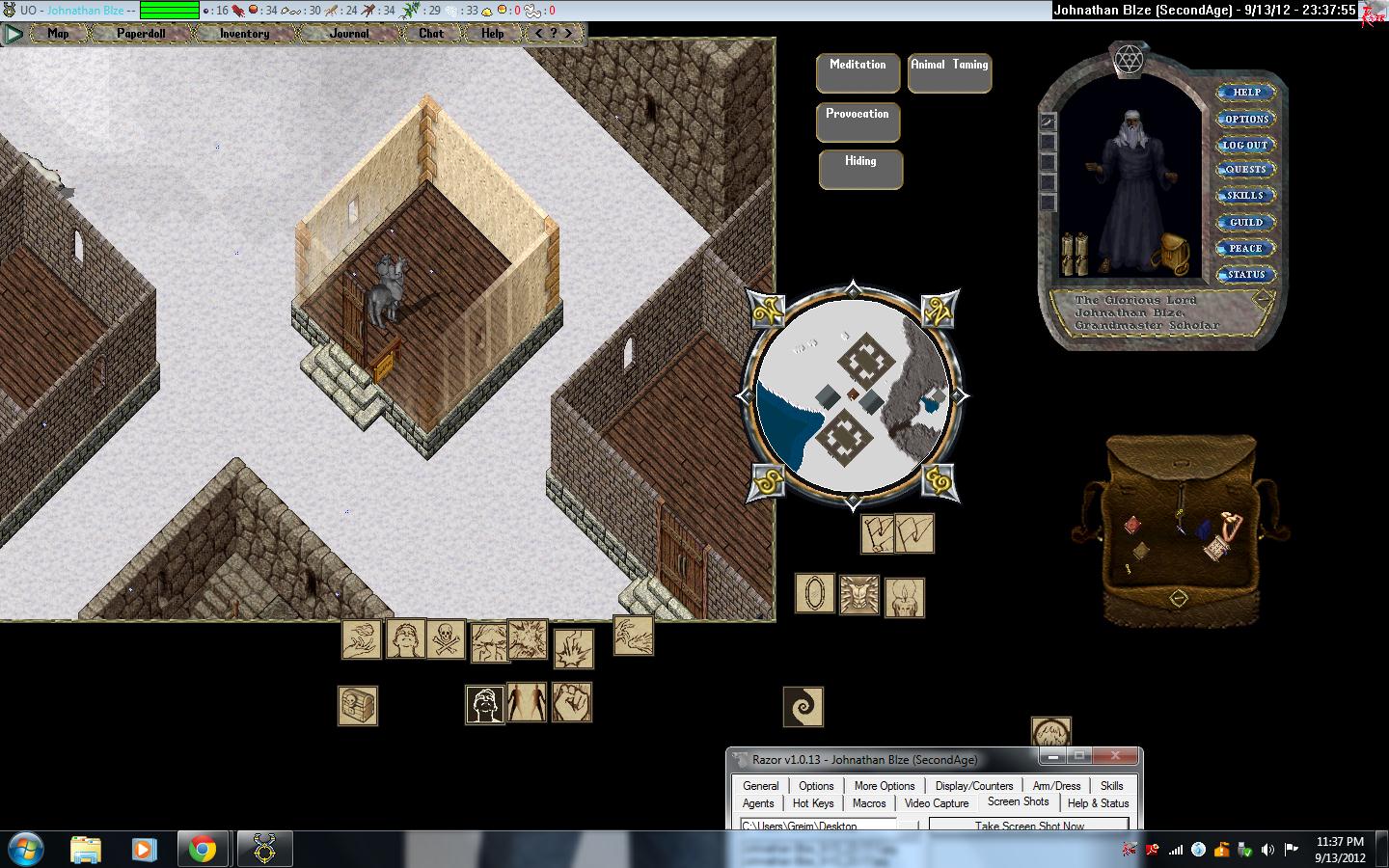Open the Inventory from the menu bar
Image resolution: width=1389 pixels, height=868 pixels.
coord(244,33)
